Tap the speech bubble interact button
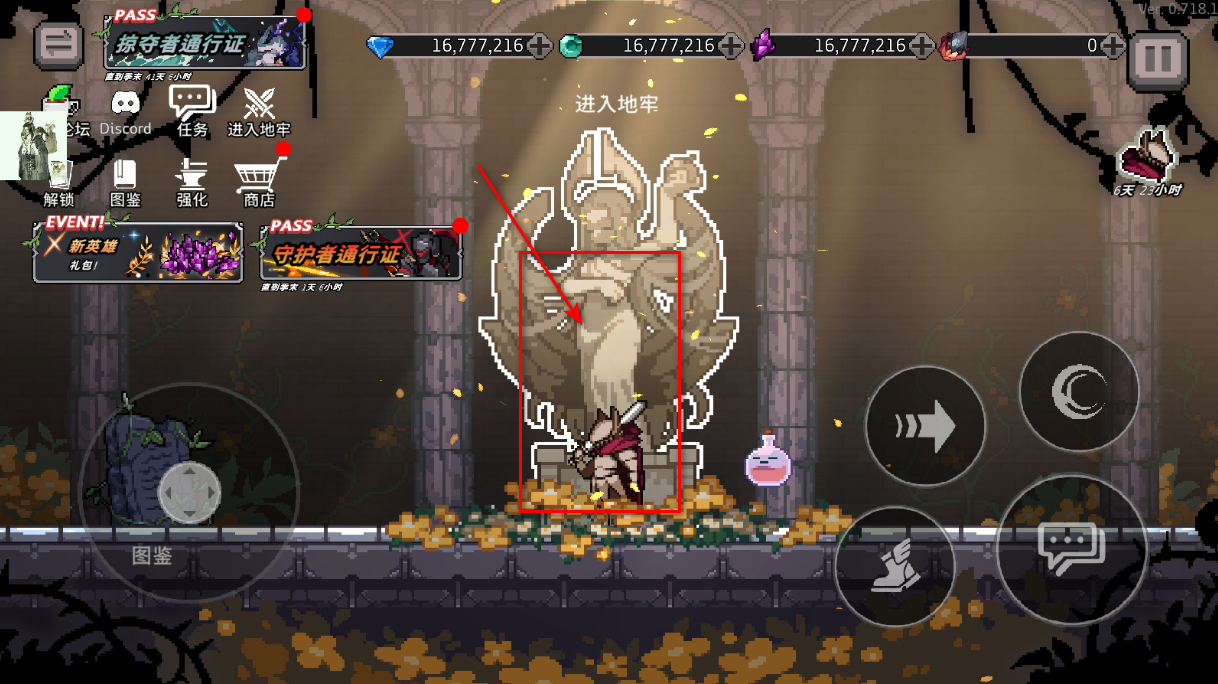The width and height of the screenshot is (1218, 684). (x=1071, y=549)
